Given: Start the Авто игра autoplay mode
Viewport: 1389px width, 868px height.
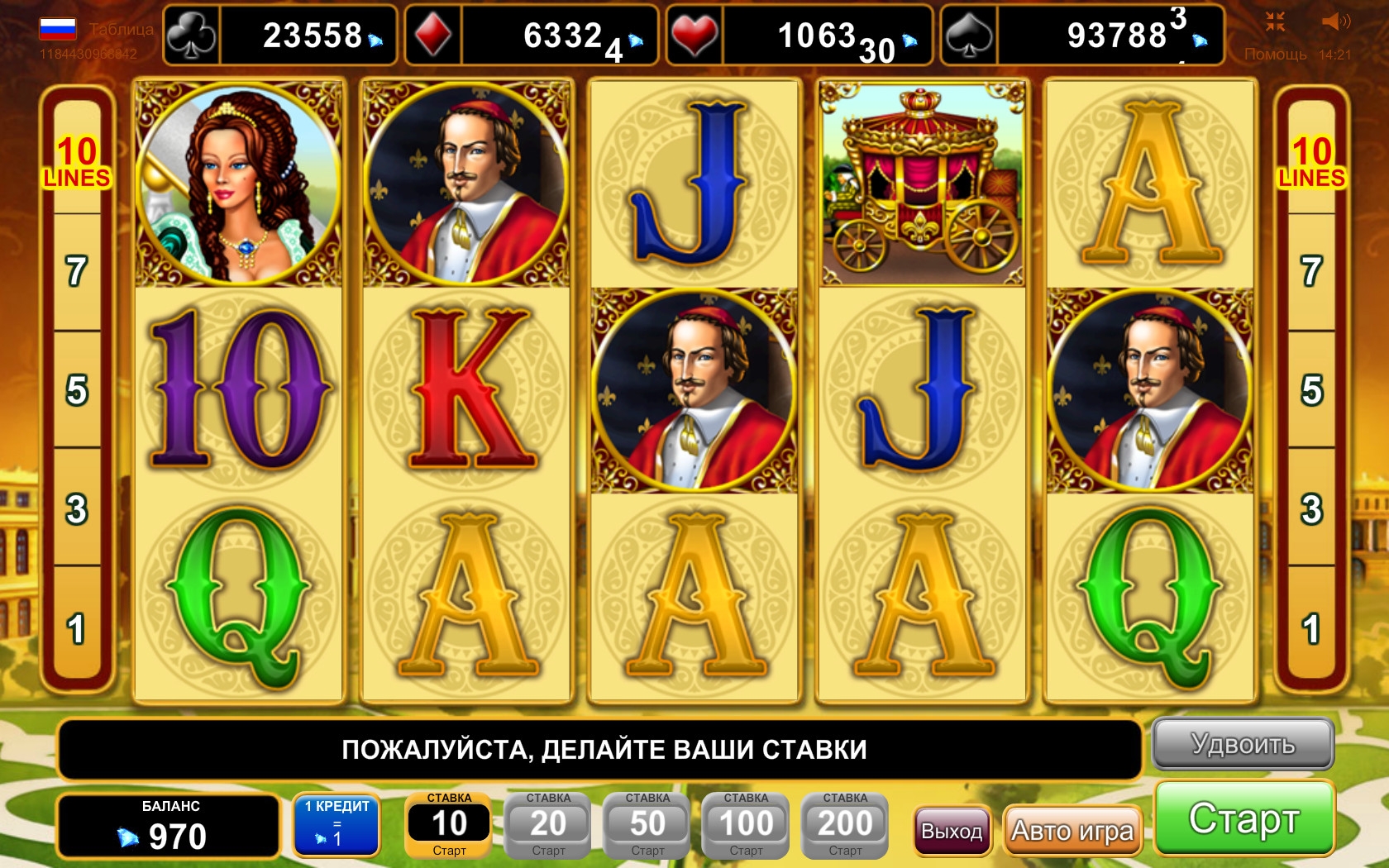Looking at the screenshot, I should pyautogui.click(x=1072, y=830).
